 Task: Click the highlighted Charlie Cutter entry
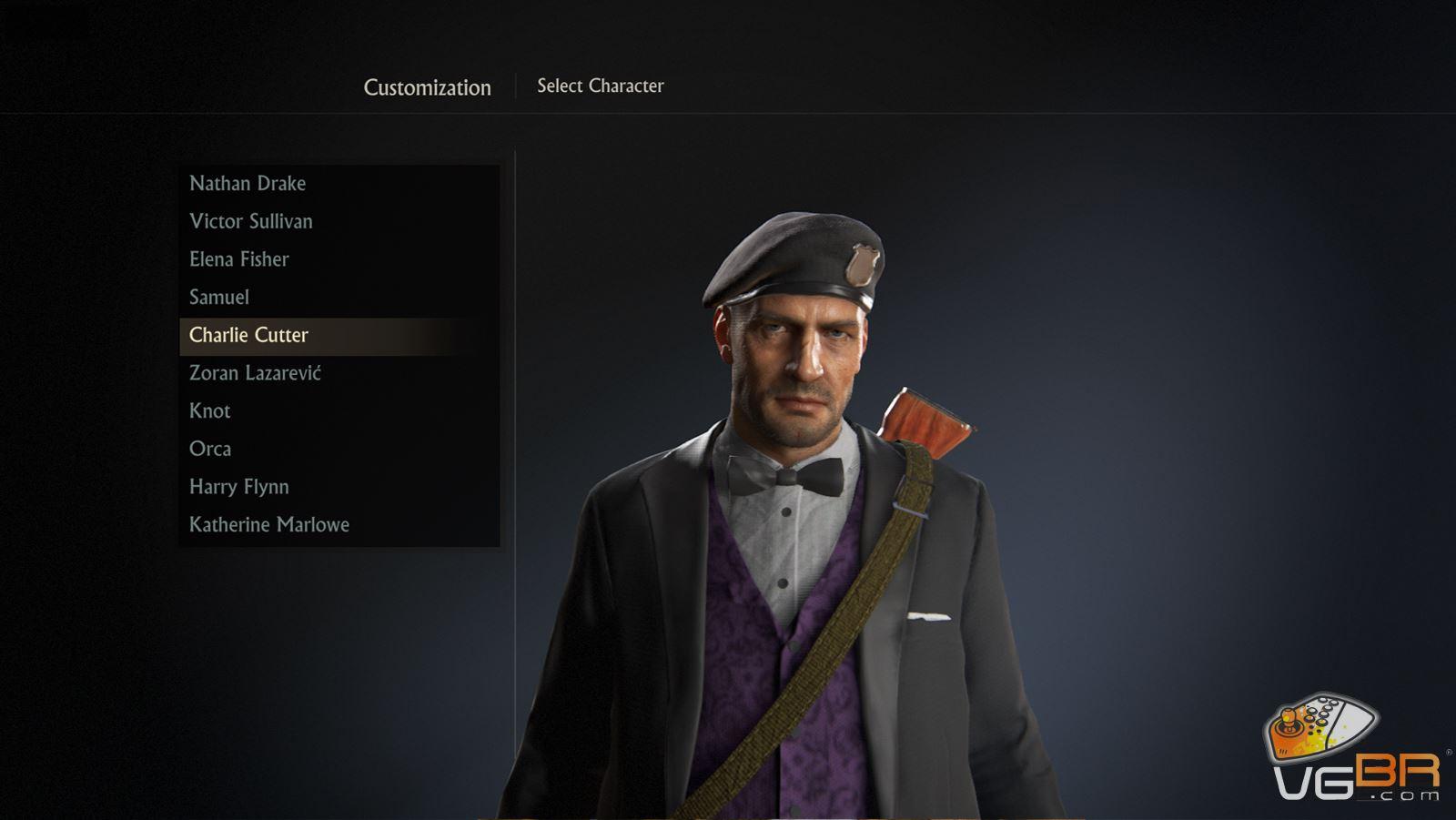tap(249, 336)
